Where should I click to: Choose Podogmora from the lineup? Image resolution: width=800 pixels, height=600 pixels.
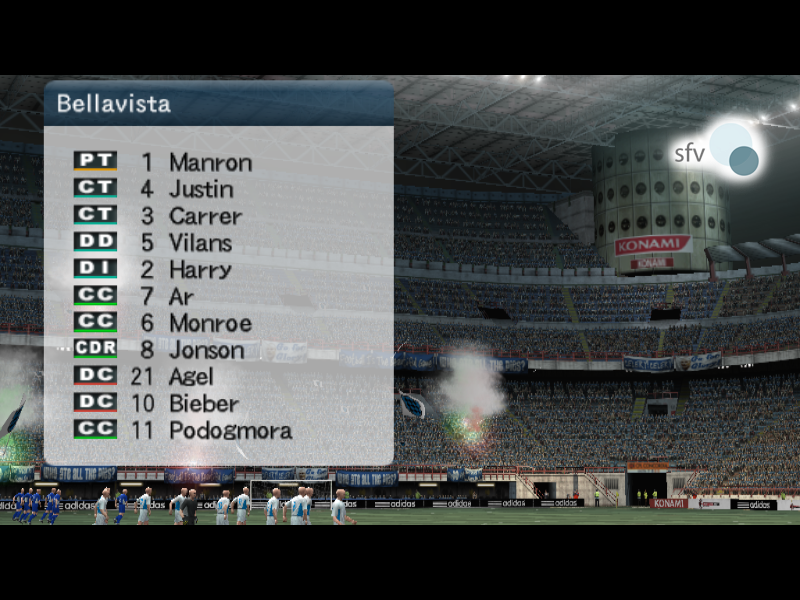point(230,431)
